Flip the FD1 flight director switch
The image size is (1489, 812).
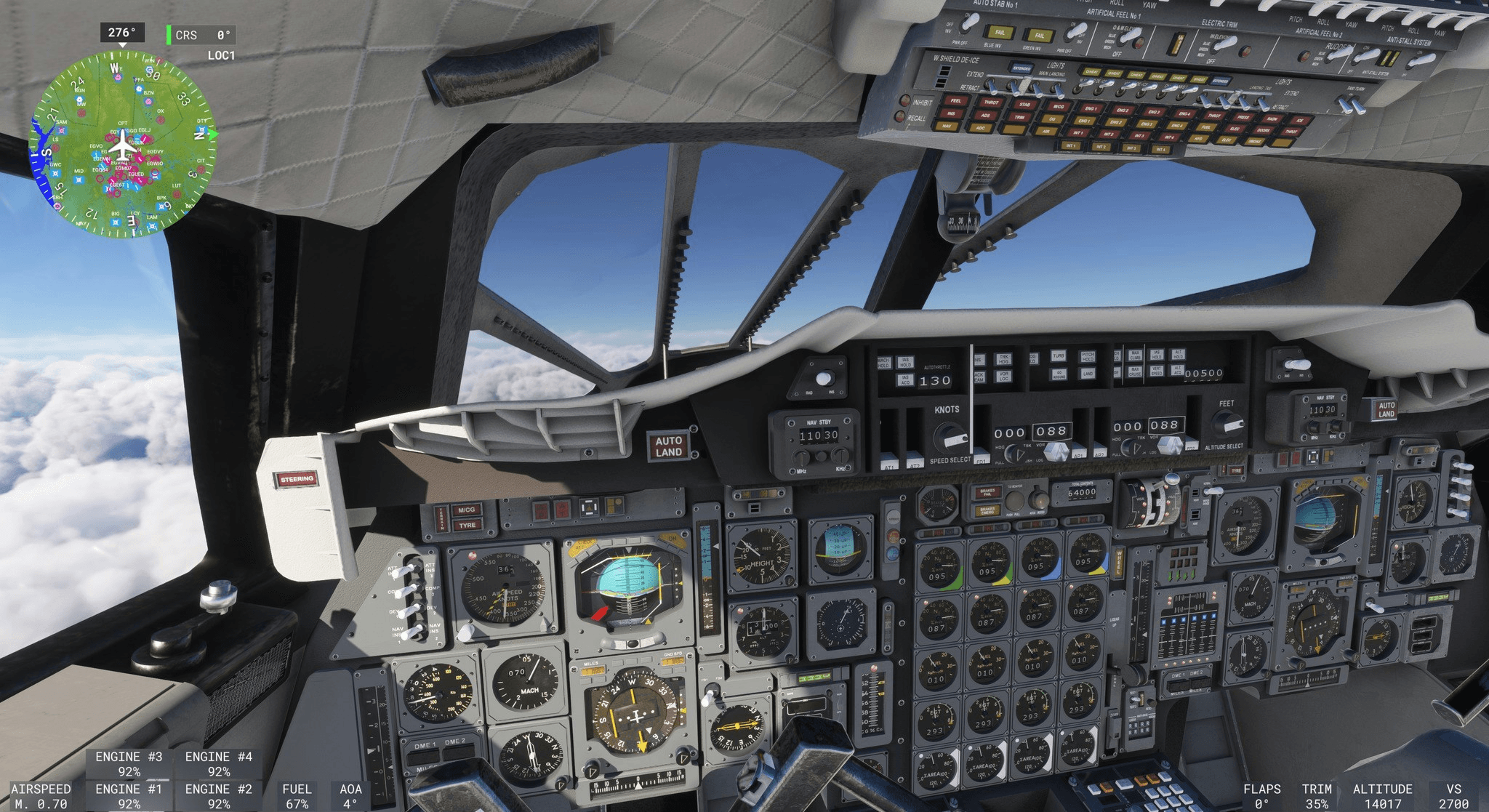point(982,454)
